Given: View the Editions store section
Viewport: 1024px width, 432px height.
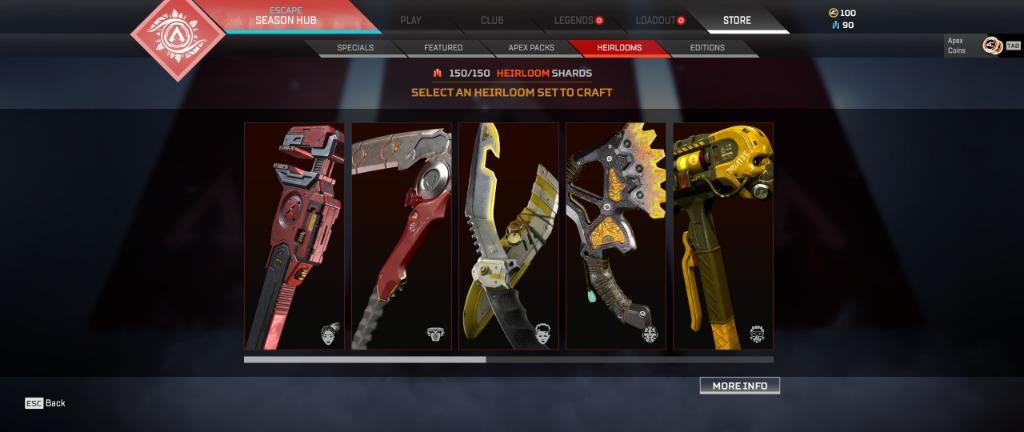Looking at the screenshot, I should 707,47.
